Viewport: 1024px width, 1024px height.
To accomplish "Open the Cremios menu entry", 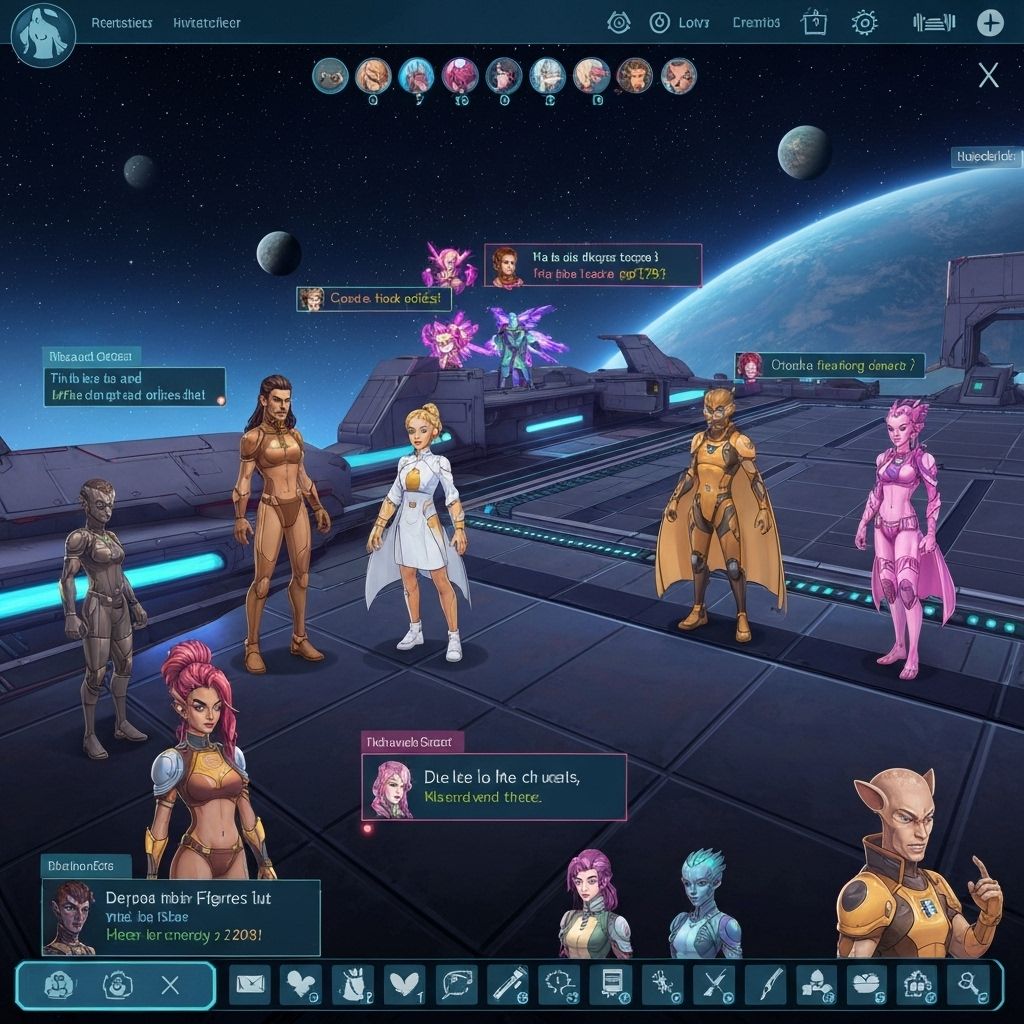I will [x=756, y=22].
